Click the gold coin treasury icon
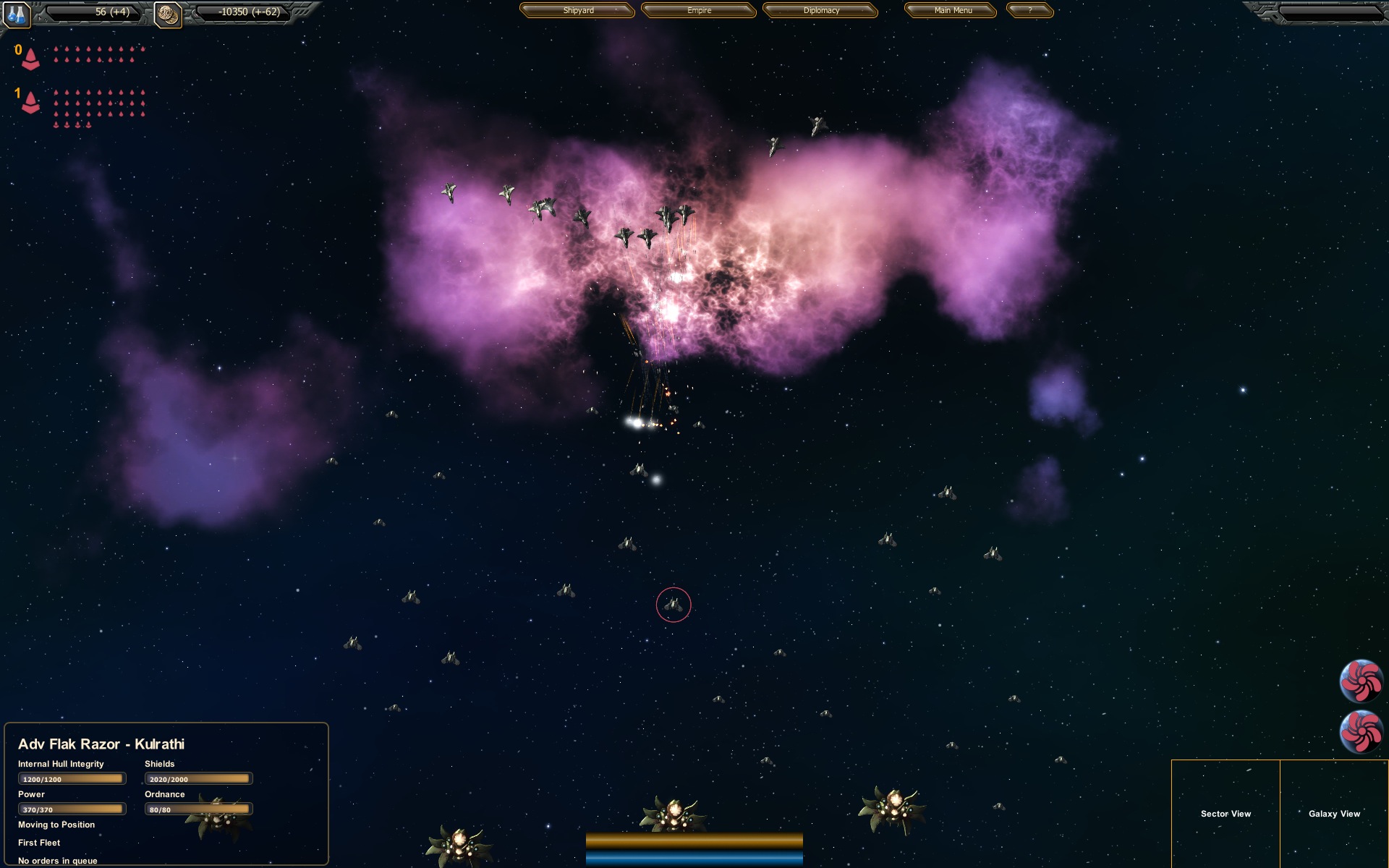The width and height of the screenshot is (1389, 868). [x=168, y=13]
